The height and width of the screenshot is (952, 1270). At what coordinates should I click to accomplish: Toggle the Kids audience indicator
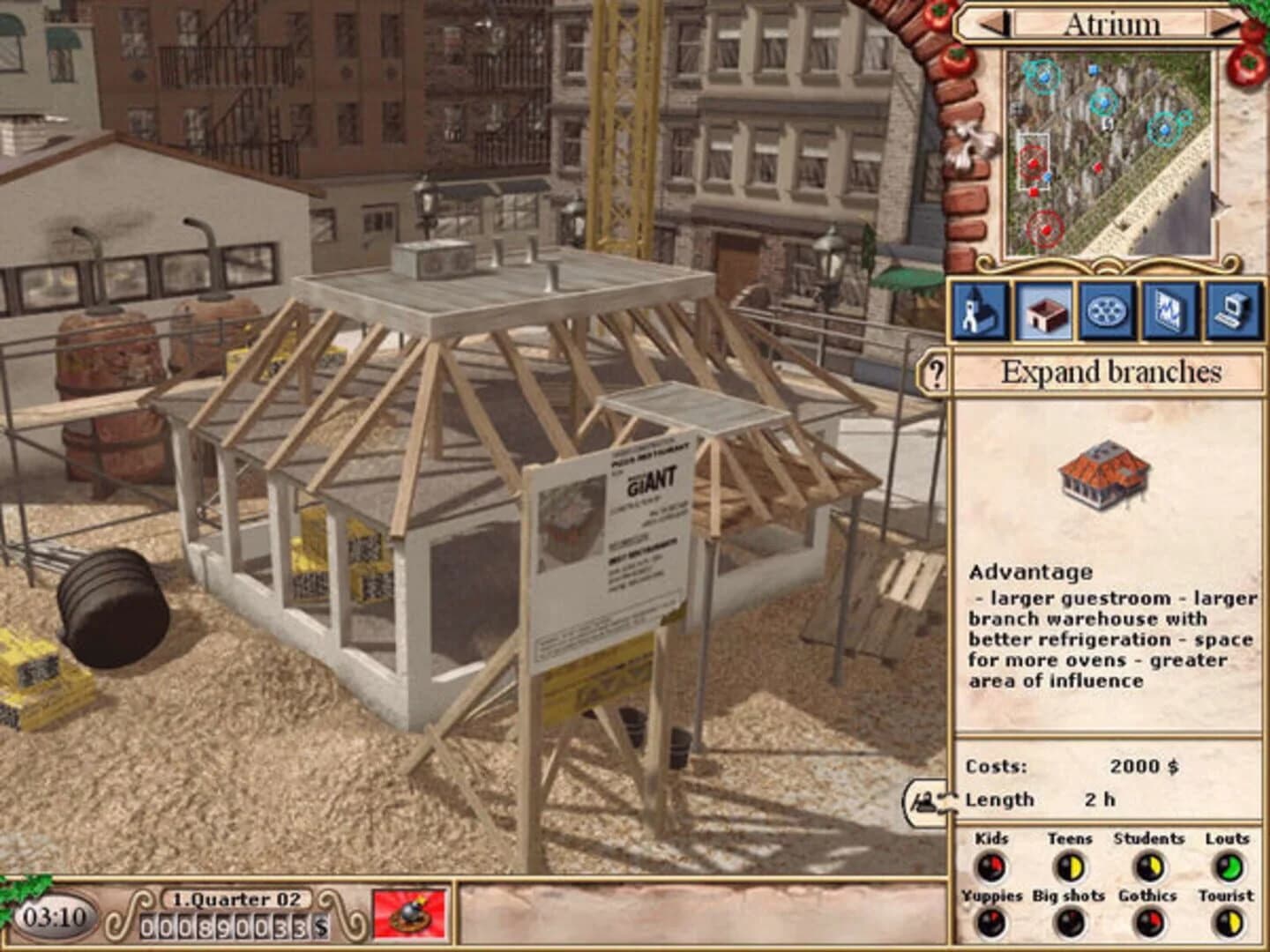click(994, 866)
